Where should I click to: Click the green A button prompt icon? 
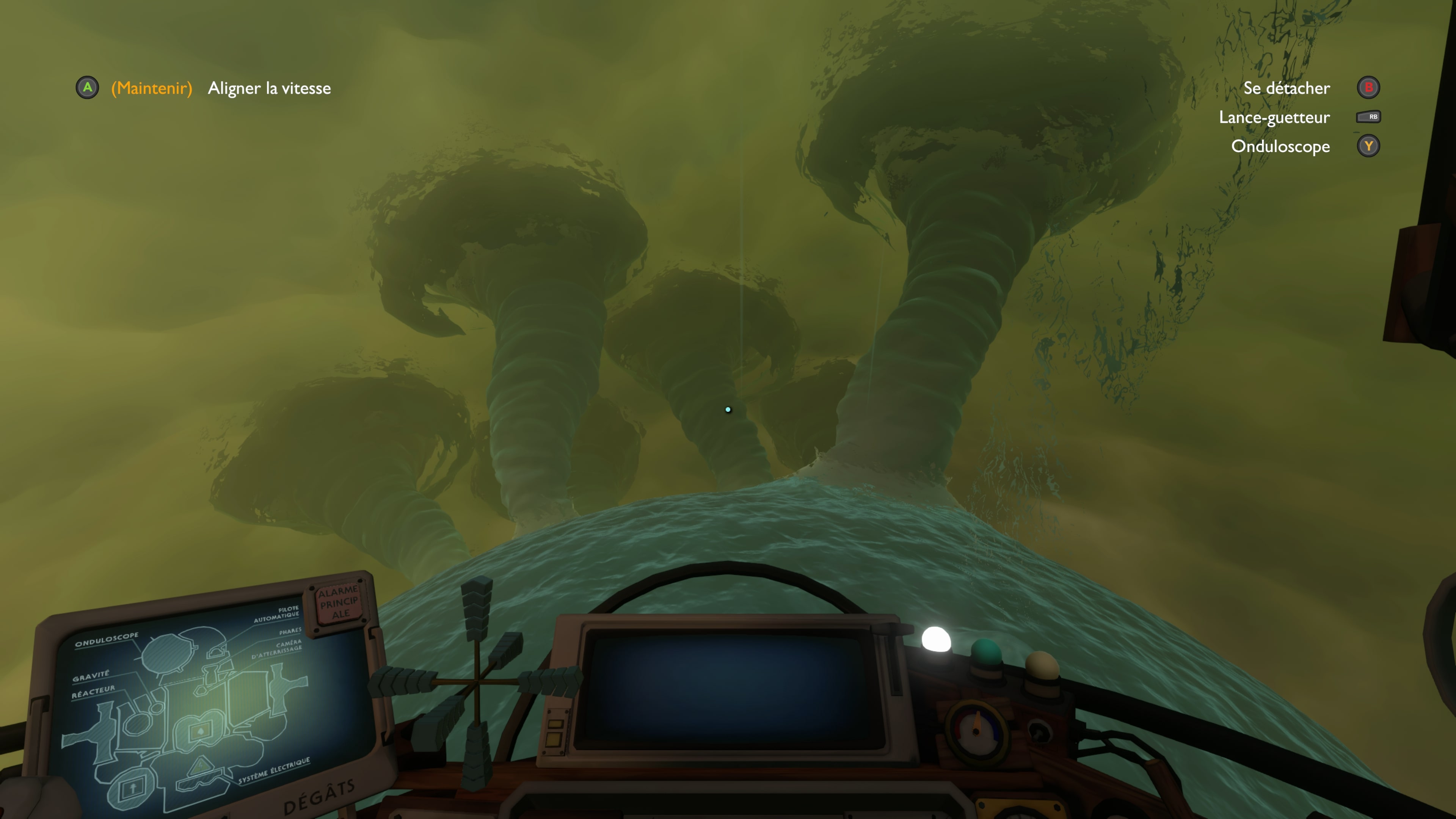coord(88,88)
